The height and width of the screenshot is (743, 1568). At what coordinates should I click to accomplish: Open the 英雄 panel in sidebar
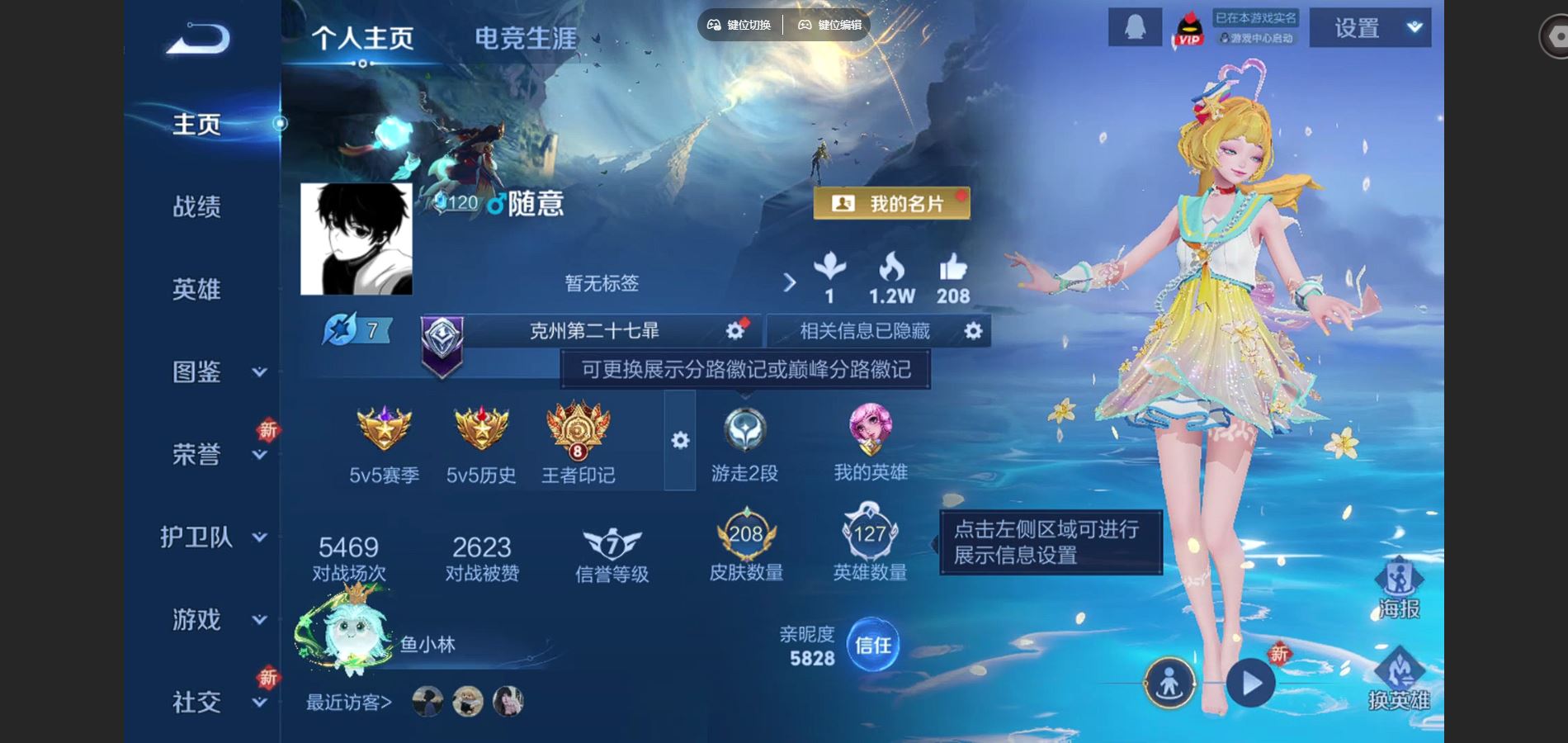(x=198, y=289)
